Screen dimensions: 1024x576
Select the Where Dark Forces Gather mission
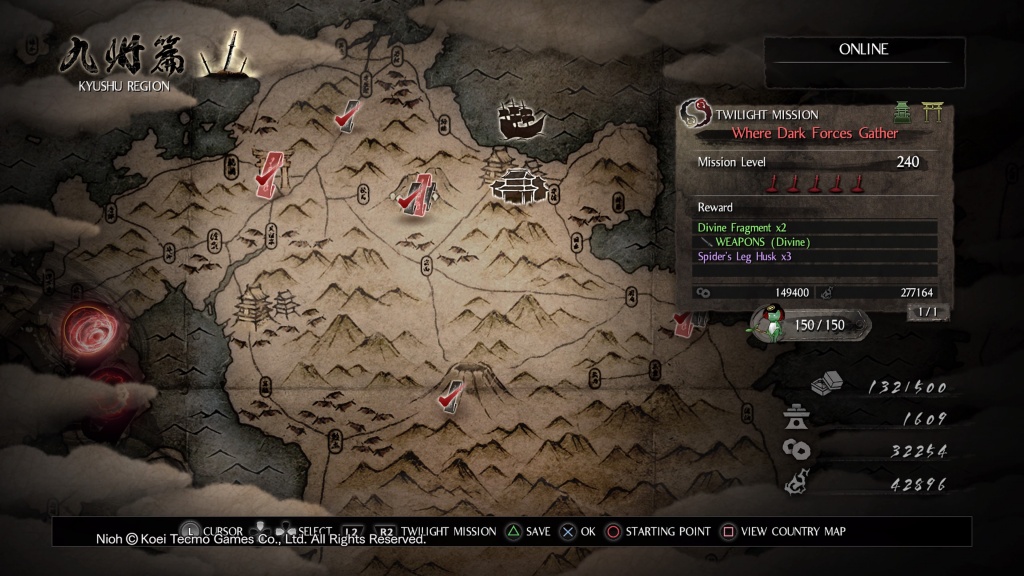(x=814, y=133)
